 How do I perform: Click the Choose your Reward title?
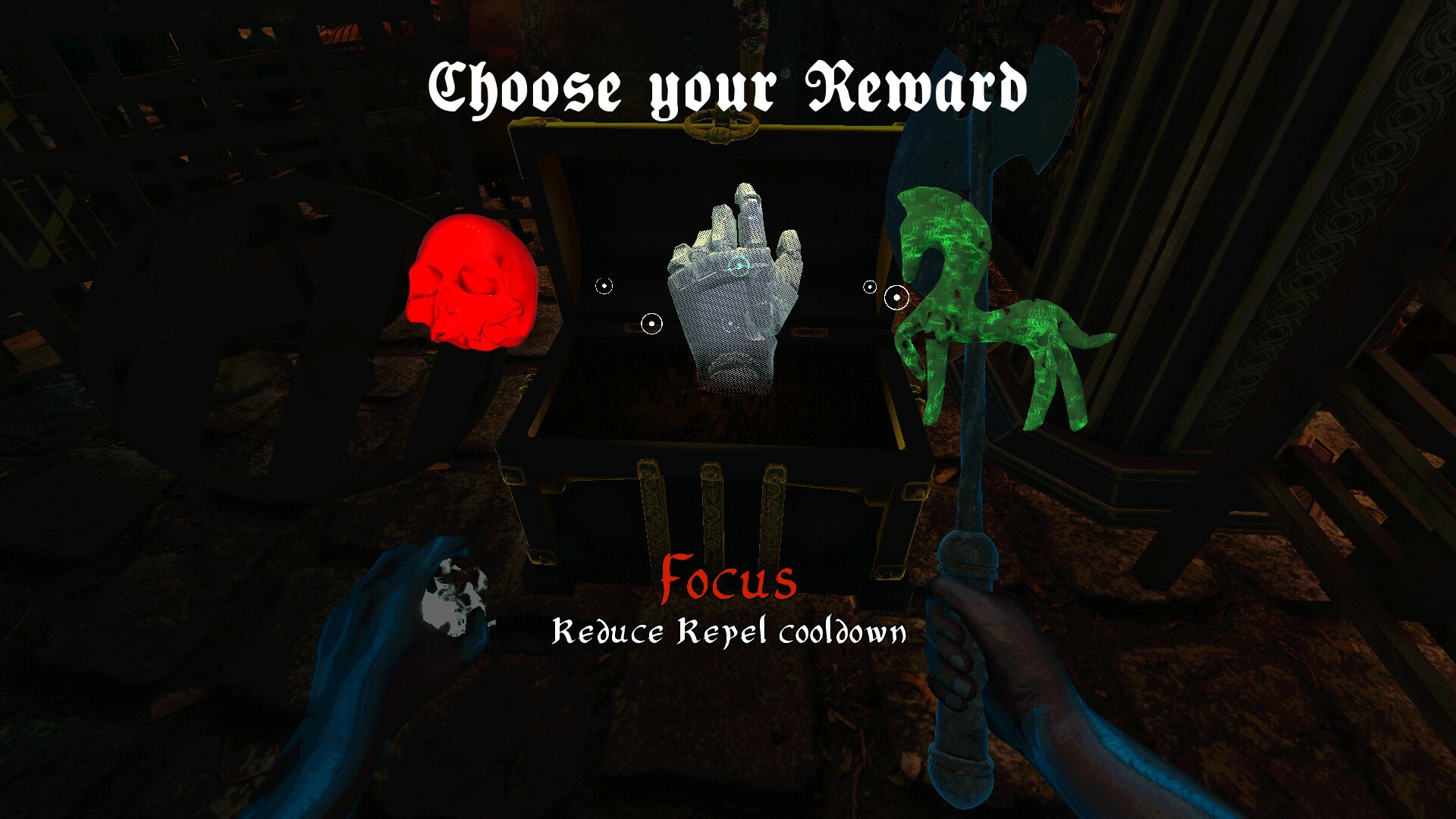coord(728,87)
